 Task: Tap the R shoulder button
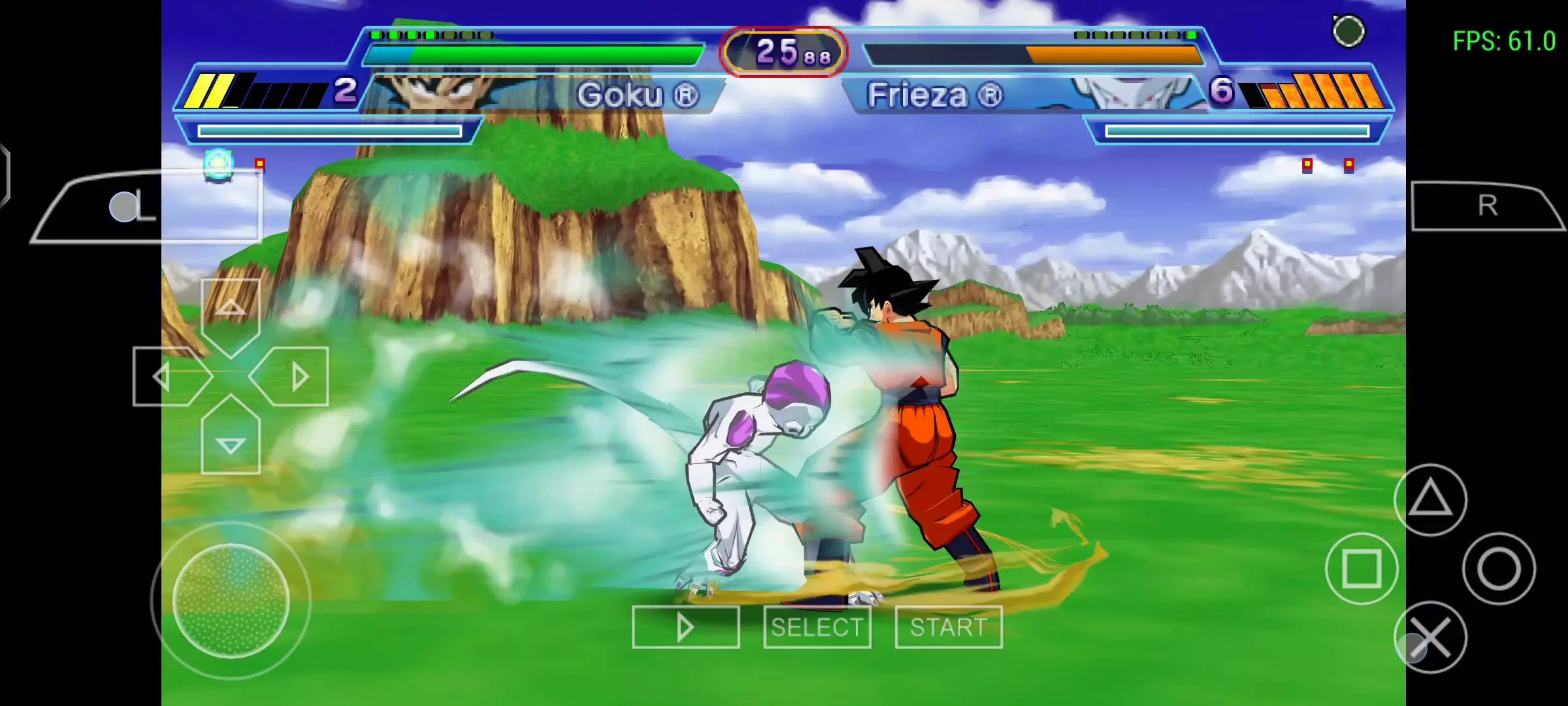(x=1486, y=206)
